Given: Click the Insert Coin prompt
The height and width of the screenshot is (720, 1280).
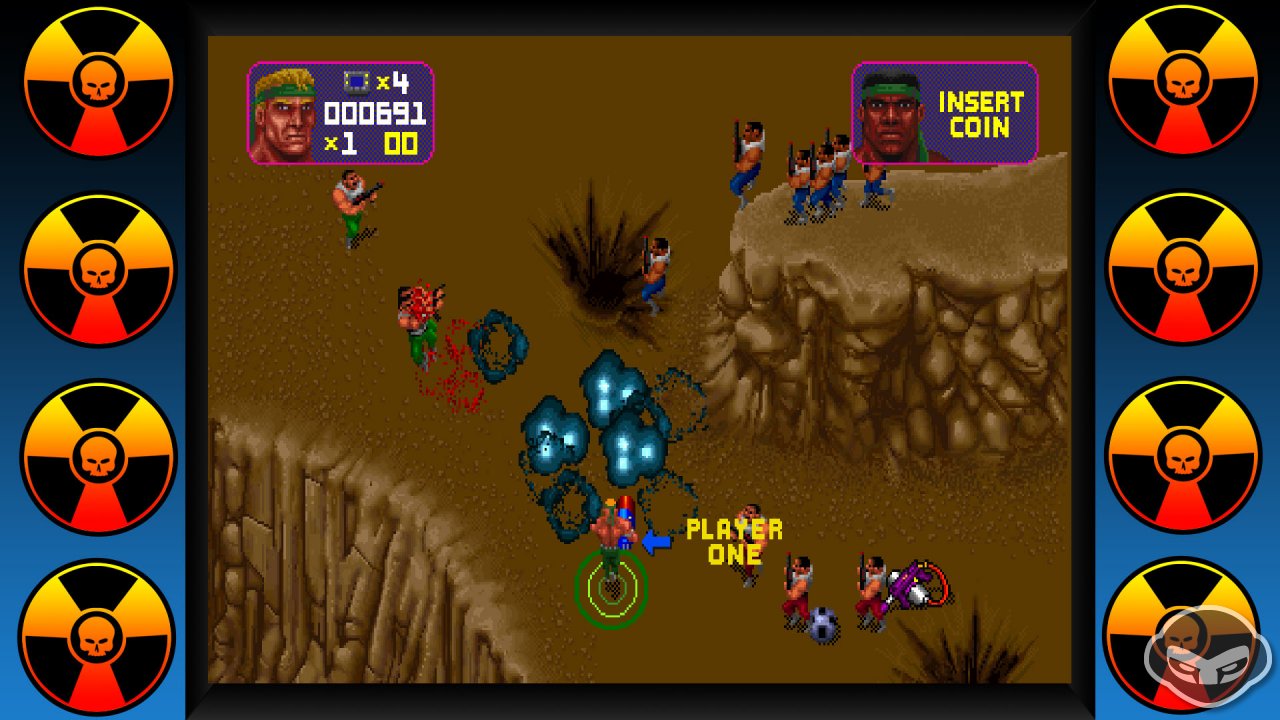Looking at the screenshot, I should [979, 115].
